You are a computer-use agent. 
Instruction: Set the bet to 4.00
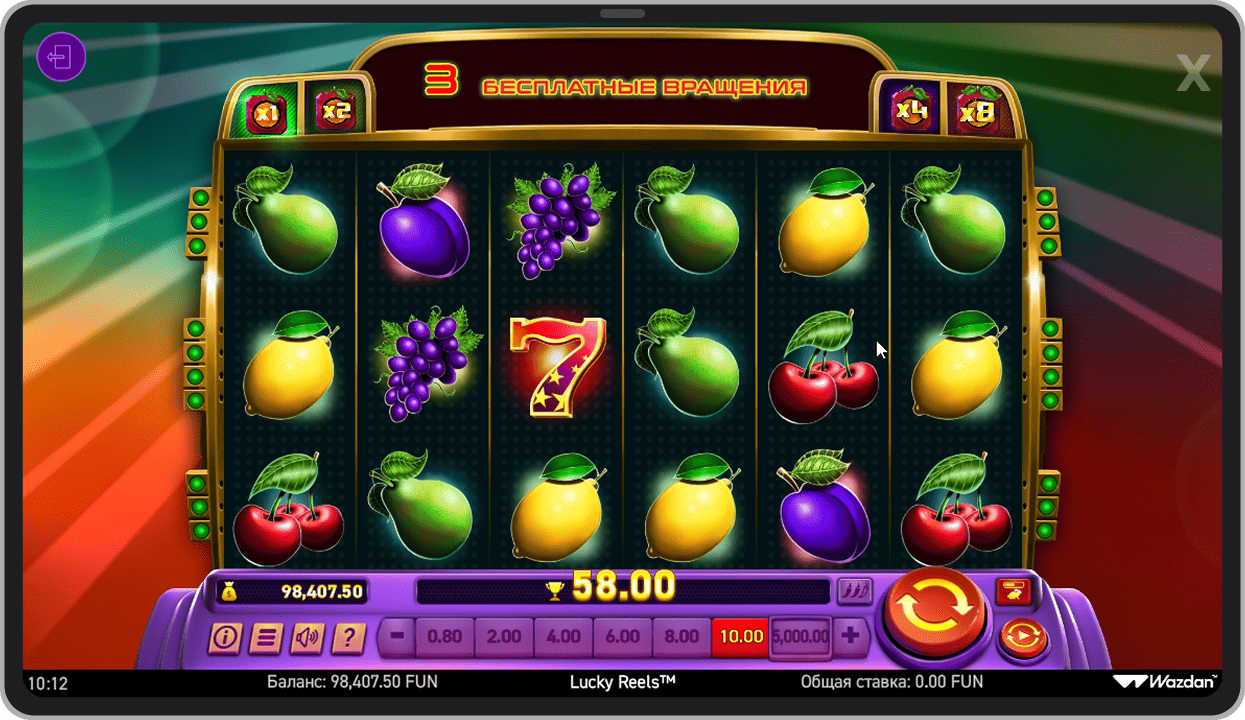pos(564,636)
